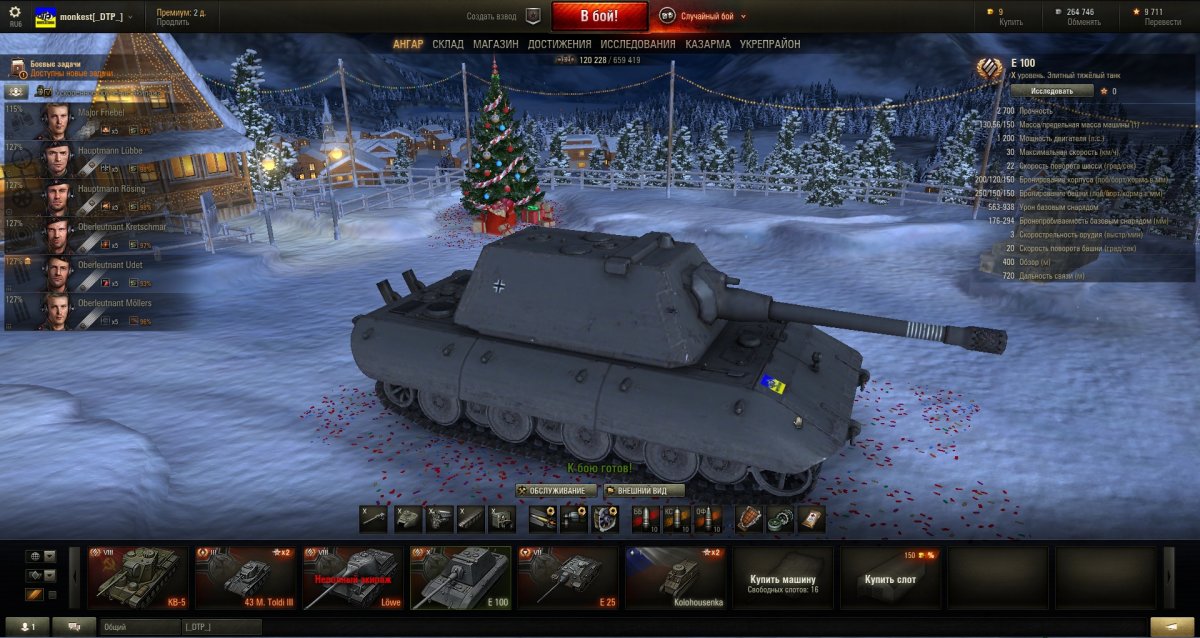Buy a new garage slot with Купить слот
This screenshot has width=1200, height=638.
click(x=891, y=578)
